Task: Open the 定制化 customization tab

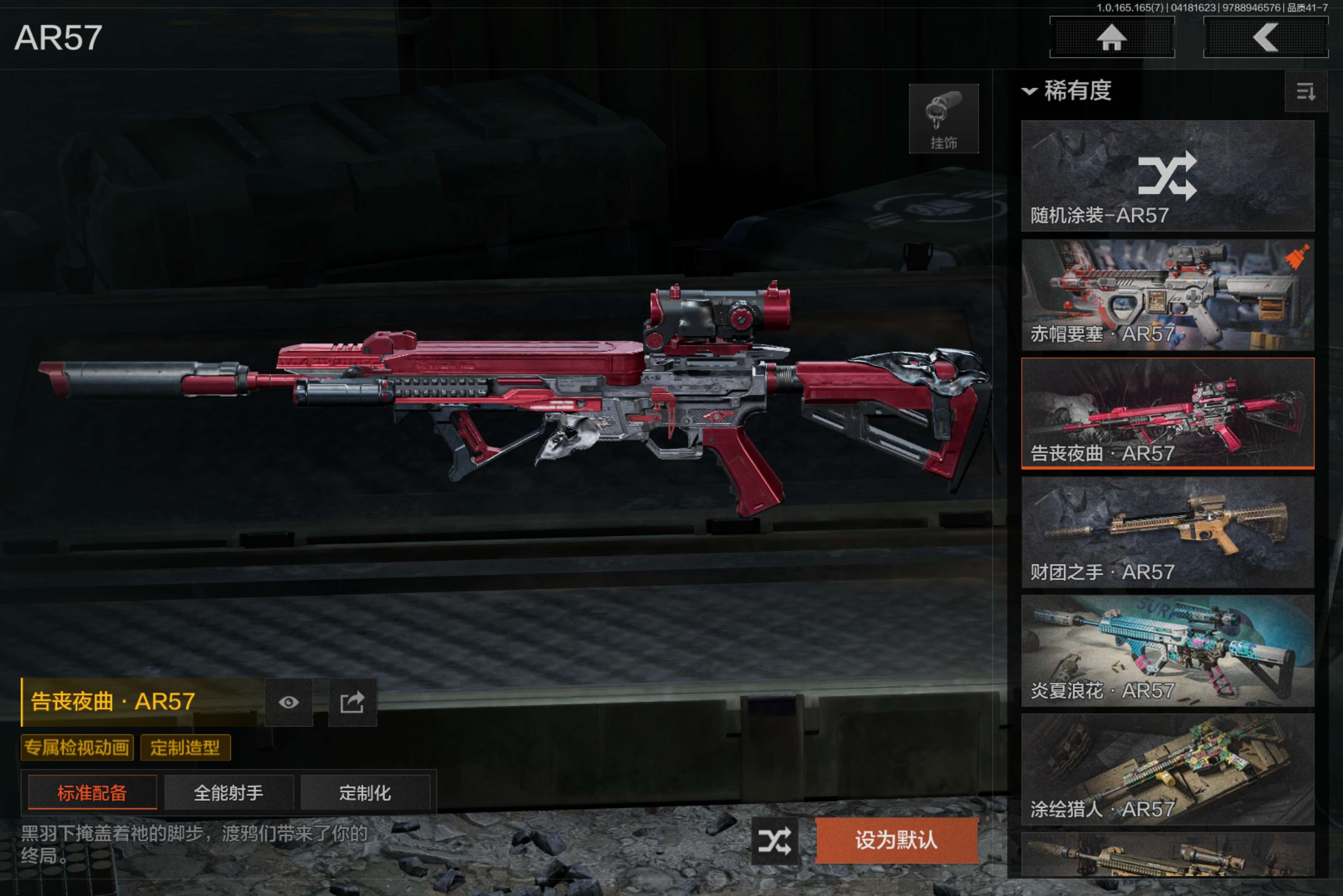Action: pyautogui.click(x=365, y=792)
